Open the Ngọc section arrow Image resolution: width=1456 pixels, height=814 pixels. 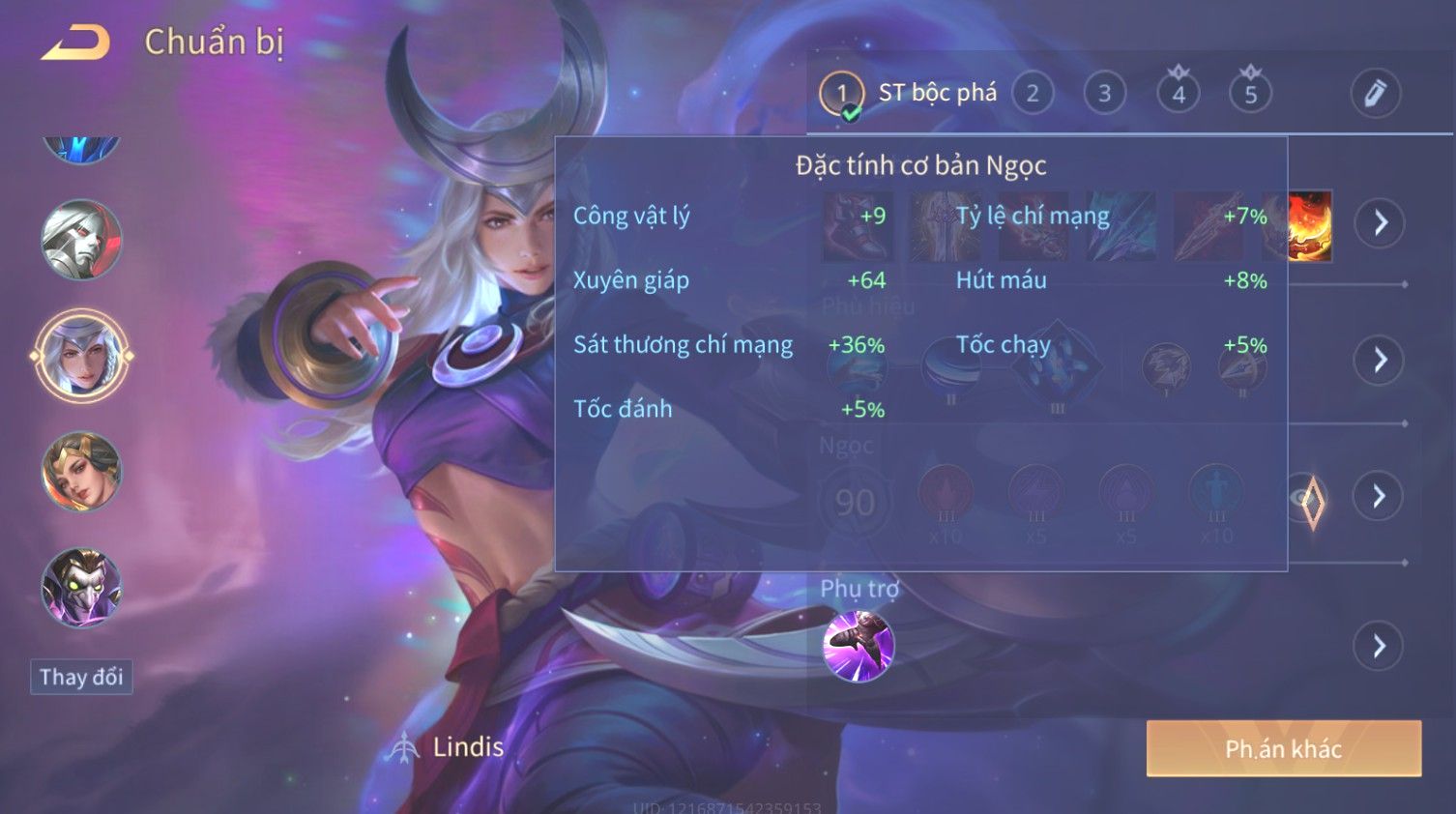(1379, 497)
